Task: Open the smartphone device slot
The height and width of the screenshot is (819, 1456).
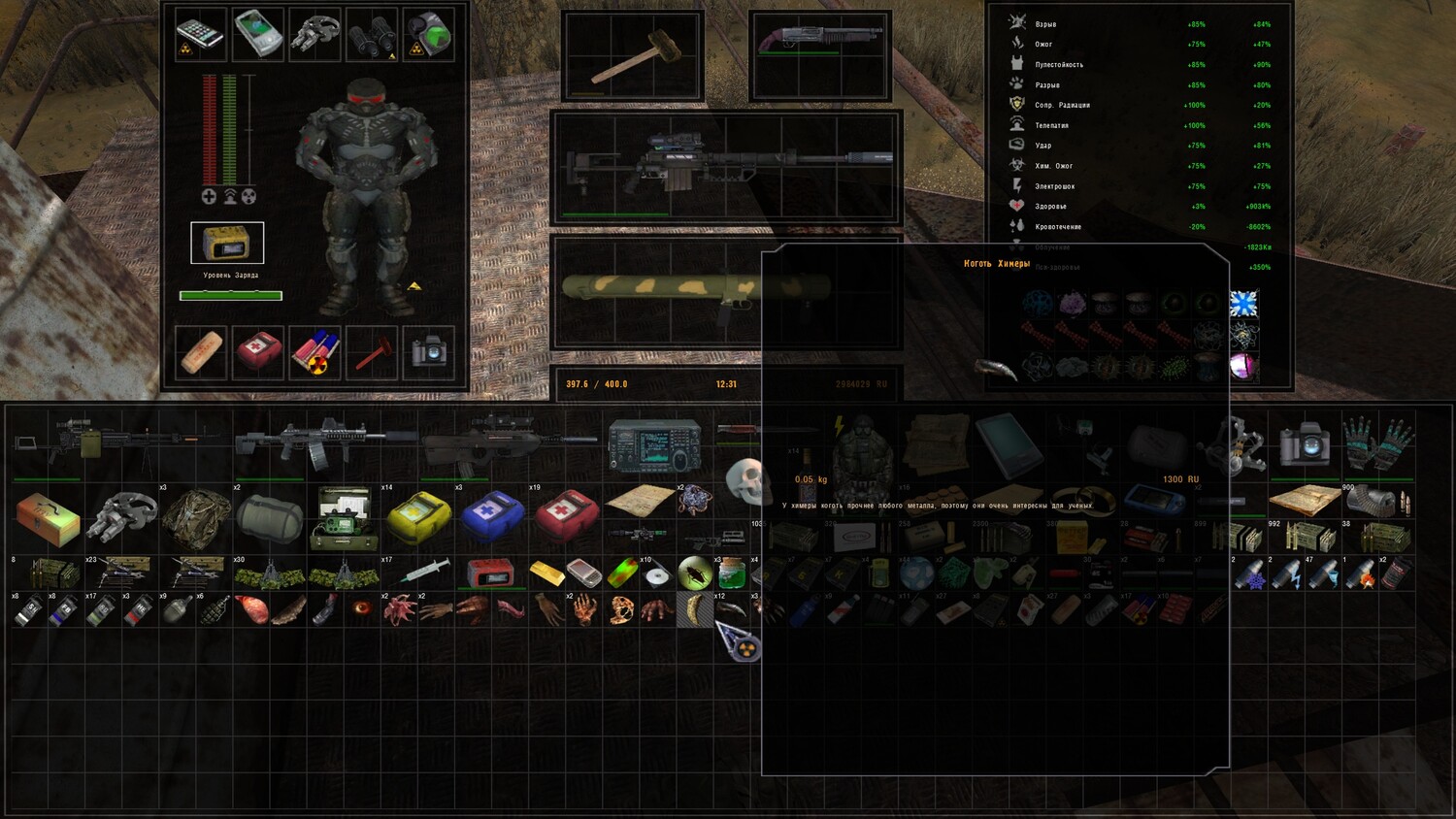Action: click(201, 34)
